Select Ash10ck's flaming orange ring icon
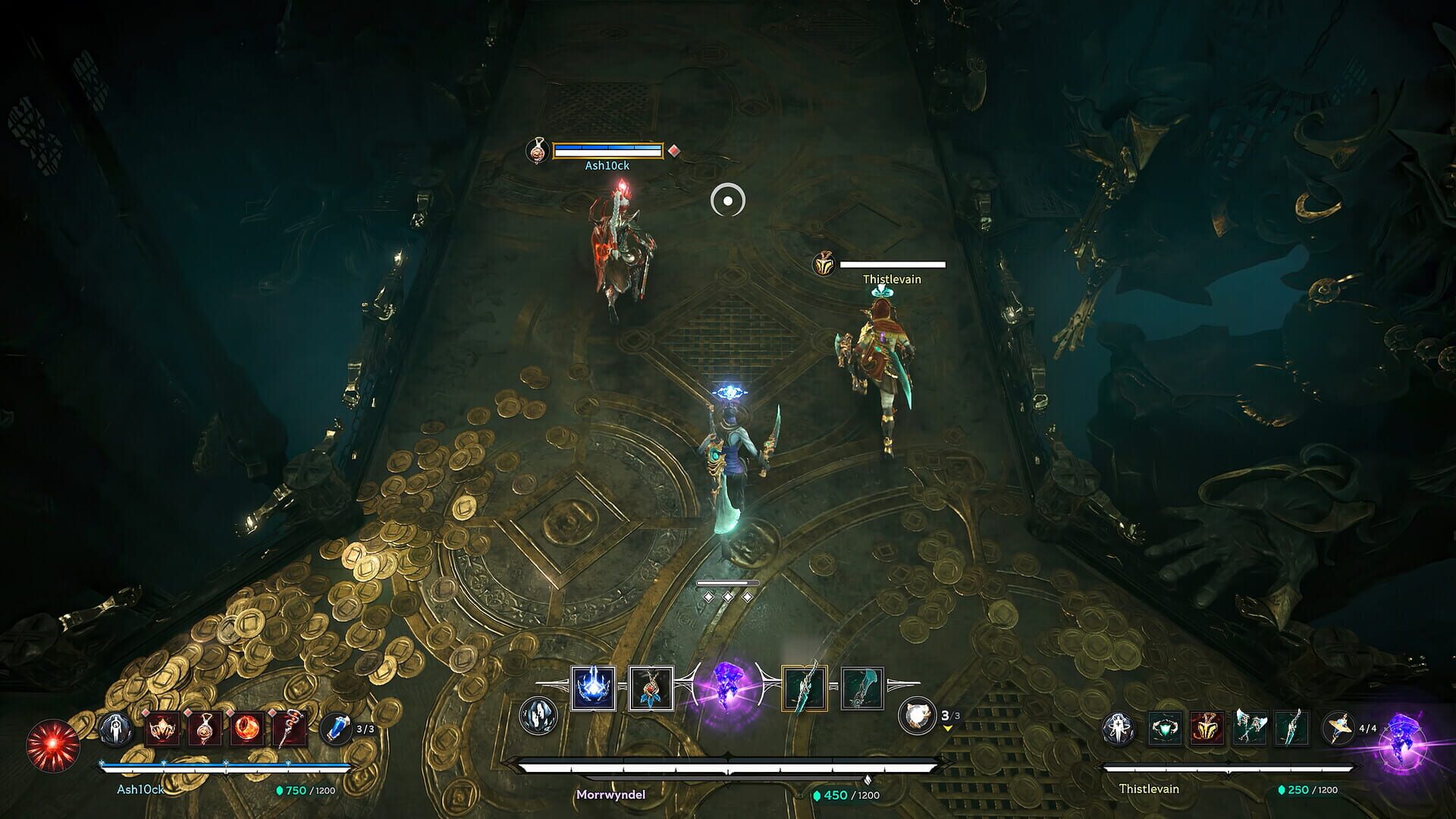This screenshot has width=1456, height=819. coord(248,730)
